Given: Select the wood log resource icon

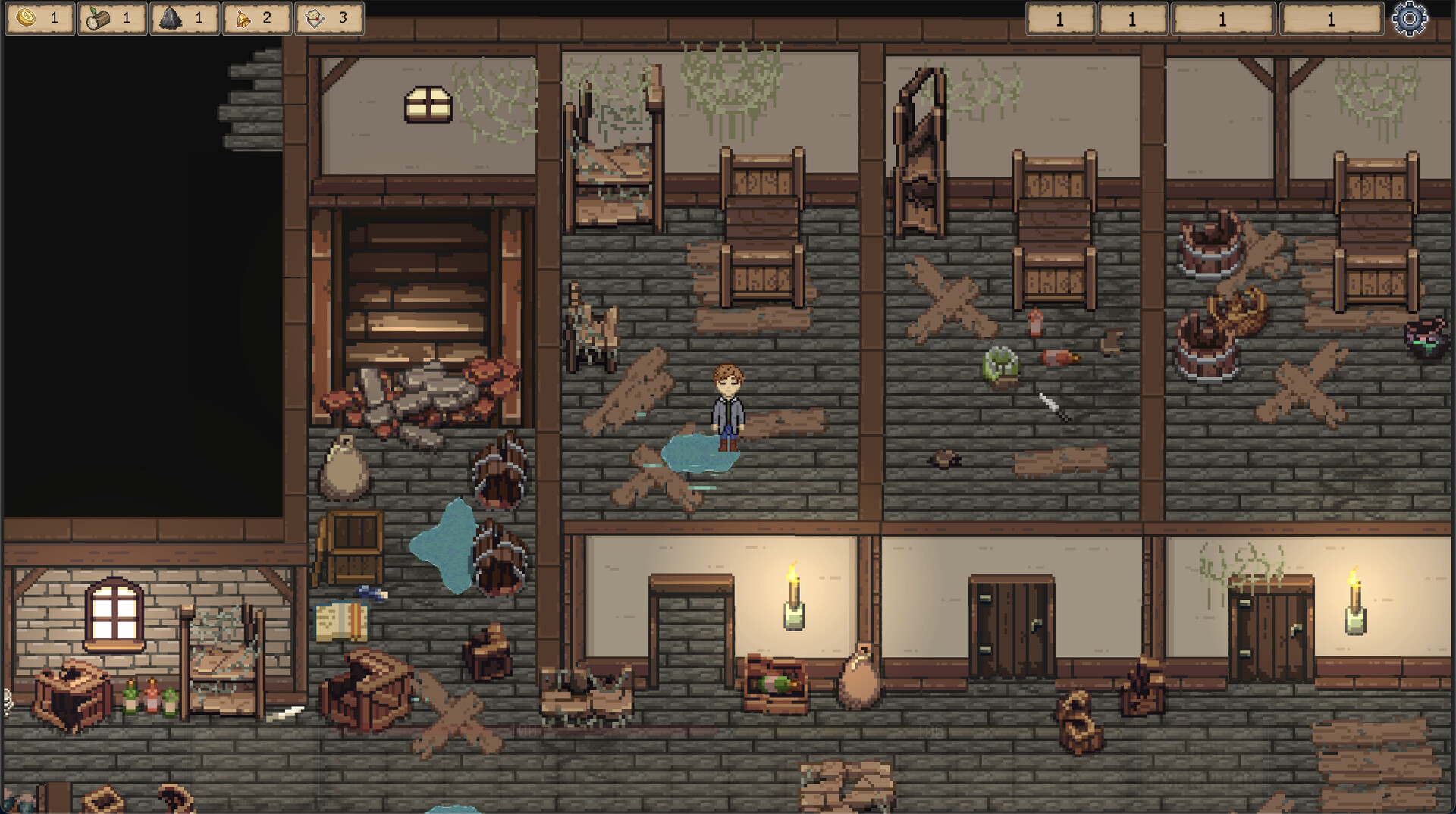Looking at the screenshot, I should (x=96, y=18).
